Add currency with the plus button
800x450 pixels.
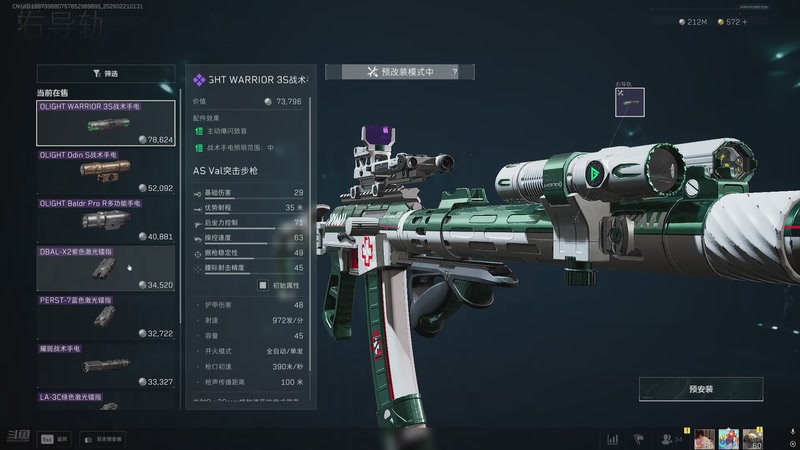pyautogui.click(x=743, y=21)
